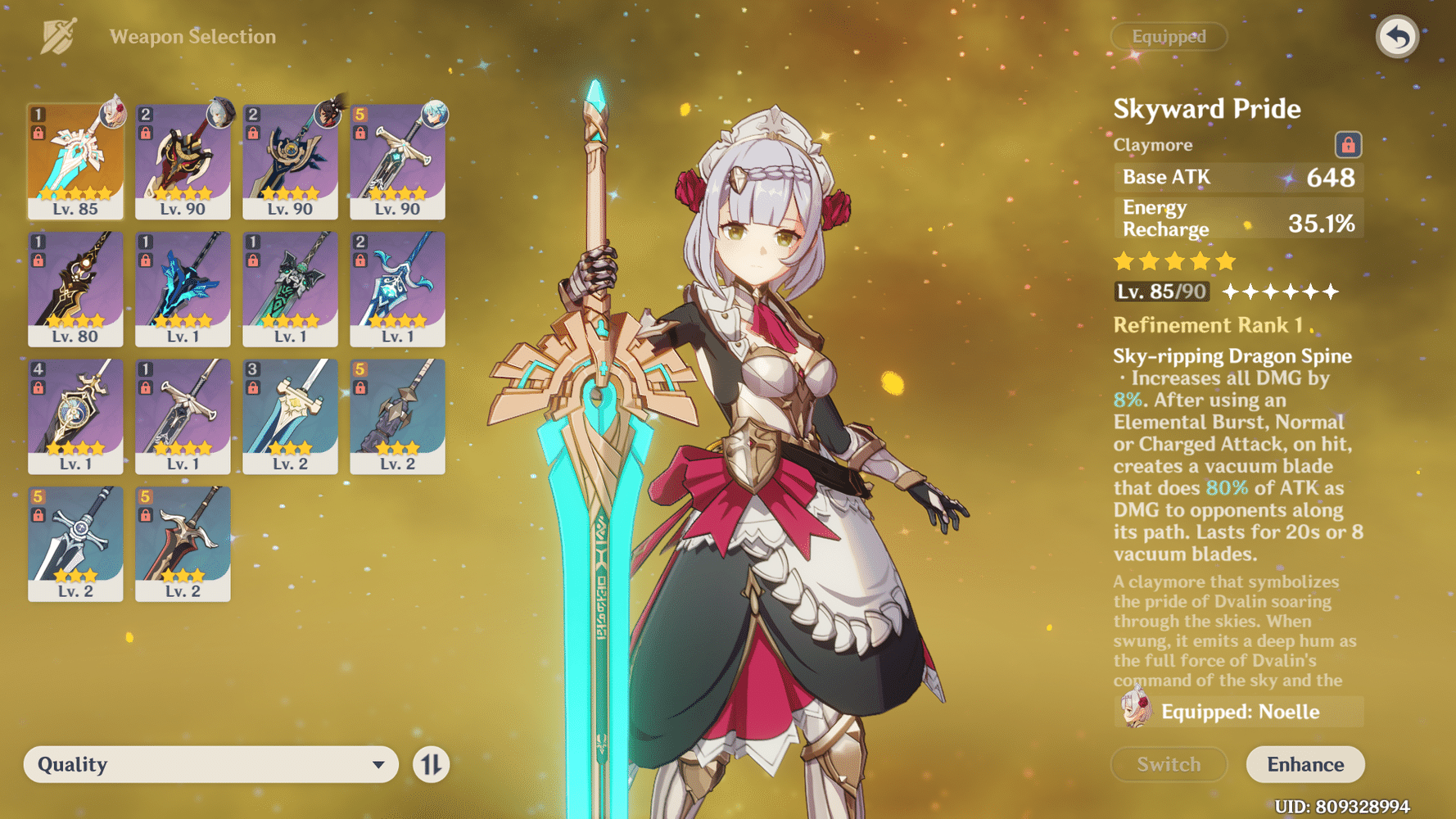The height and width of the screenshot is (819, 1456).
Task: Click the lock icon beside the Claymore label
Action: (x=1347, y=144)
